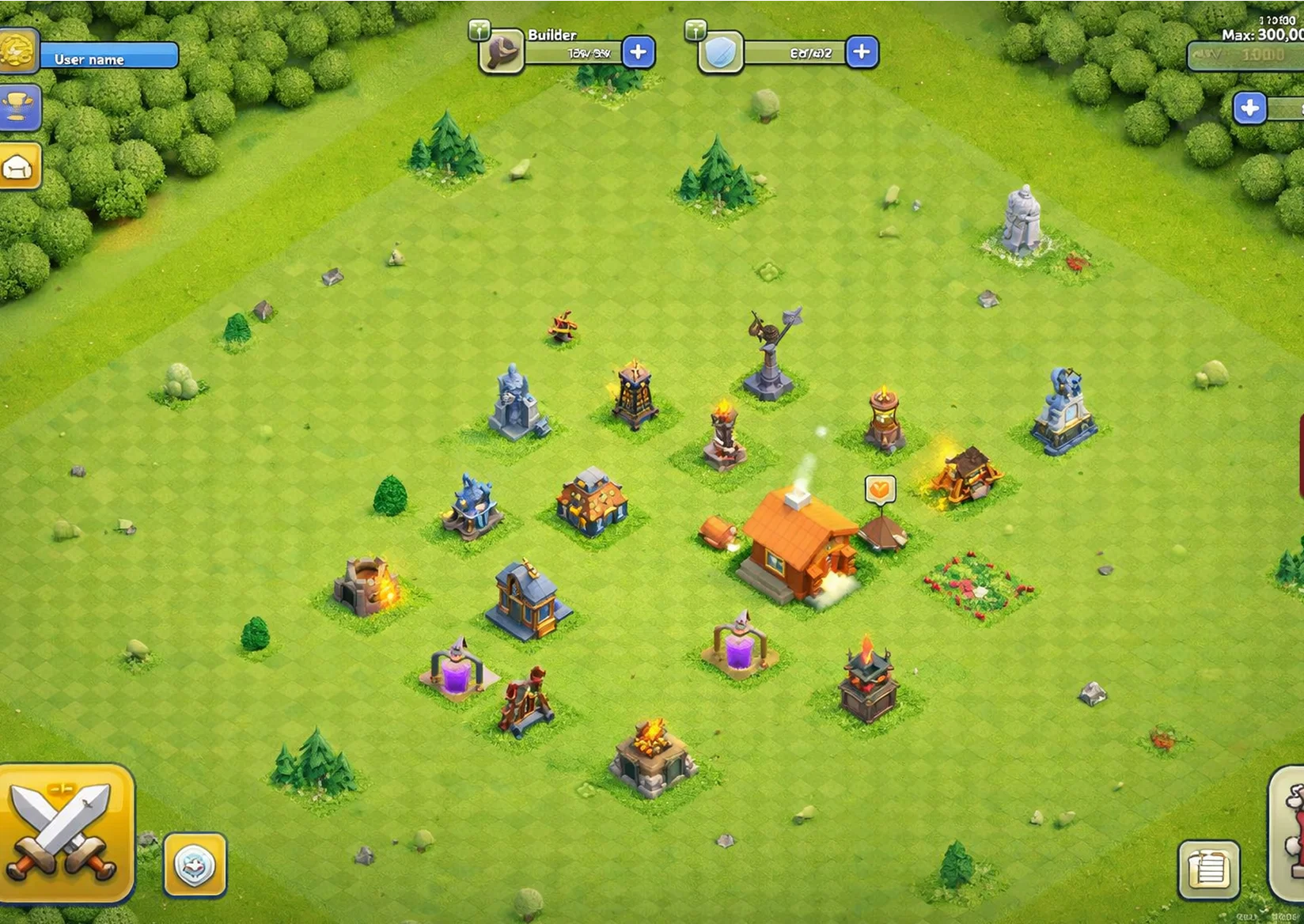Click the builder hammer icon in top bar
Screen dimensions: 1304x924
503,51
